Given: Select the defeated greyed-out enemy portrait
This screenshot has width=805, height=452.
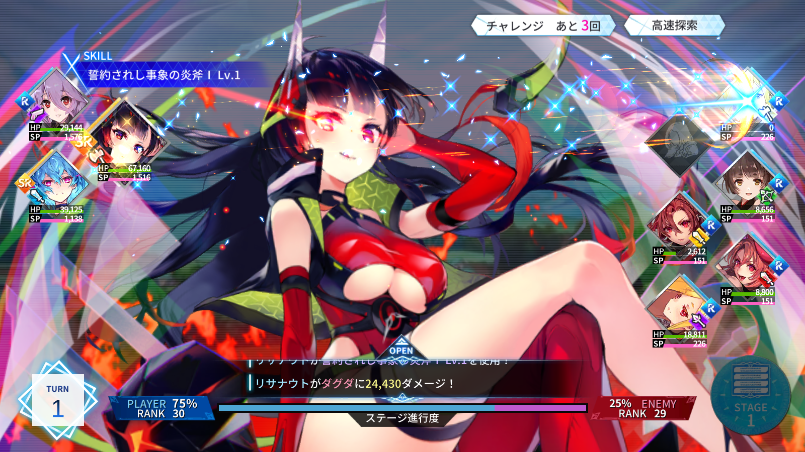Looking at the screenshot, I should click(x=680, y=140).
